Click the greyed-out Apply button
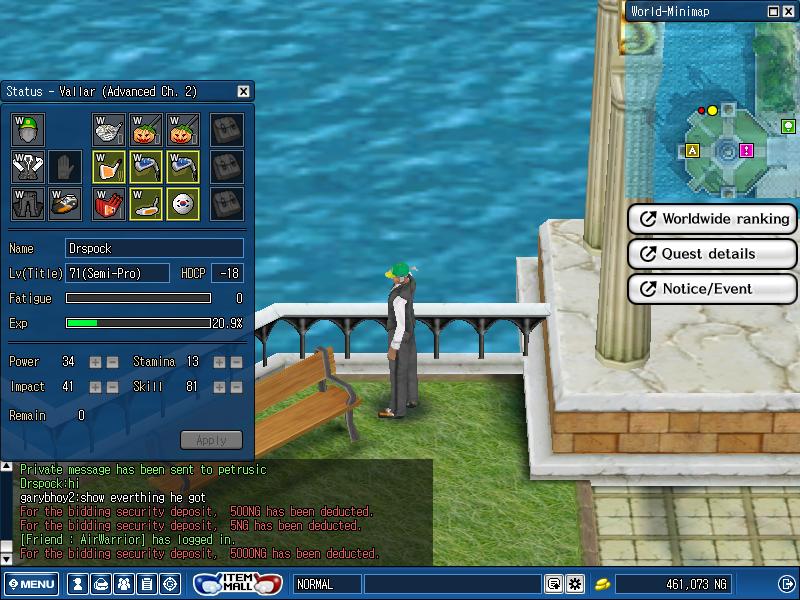Screen dimensions: 800x600 (211, 440)
